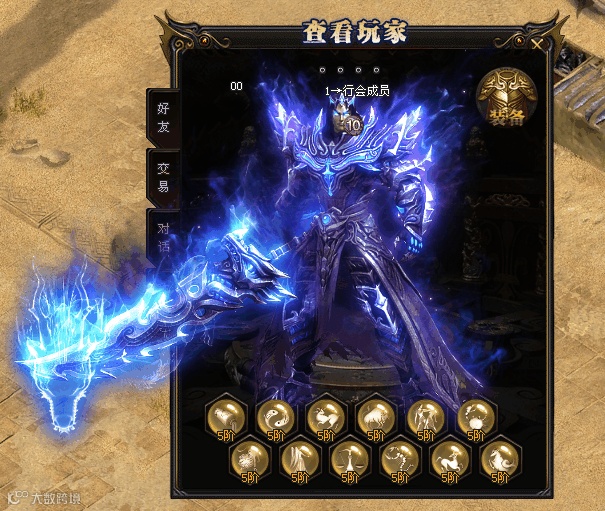
Task: Click the Aries ram zodiac icon
Action: (x=323, y=416)
